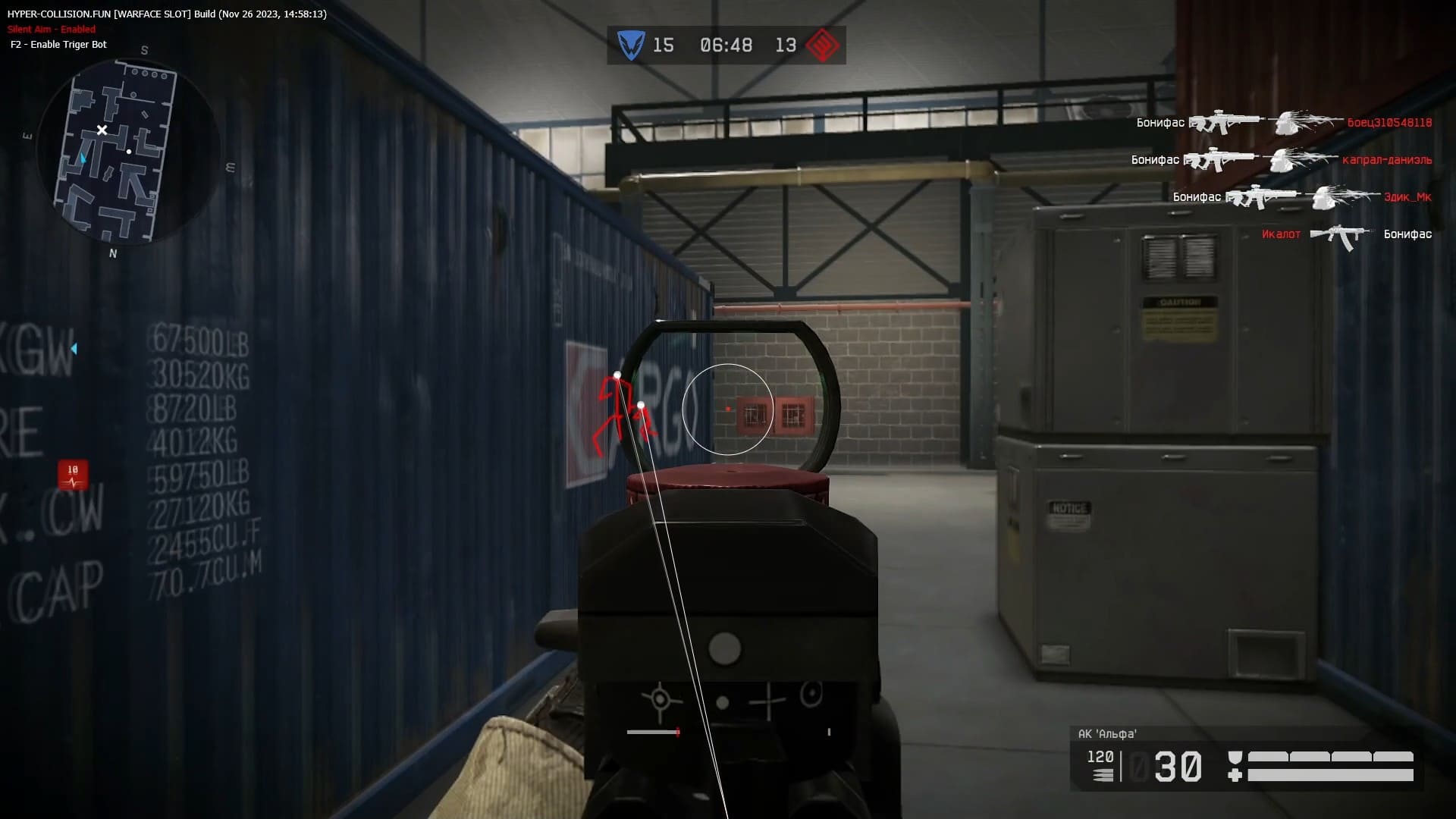Select the kill feed row for боец310548118
This screenshot has width=1456, height=819.
(x=1283, y=122)
